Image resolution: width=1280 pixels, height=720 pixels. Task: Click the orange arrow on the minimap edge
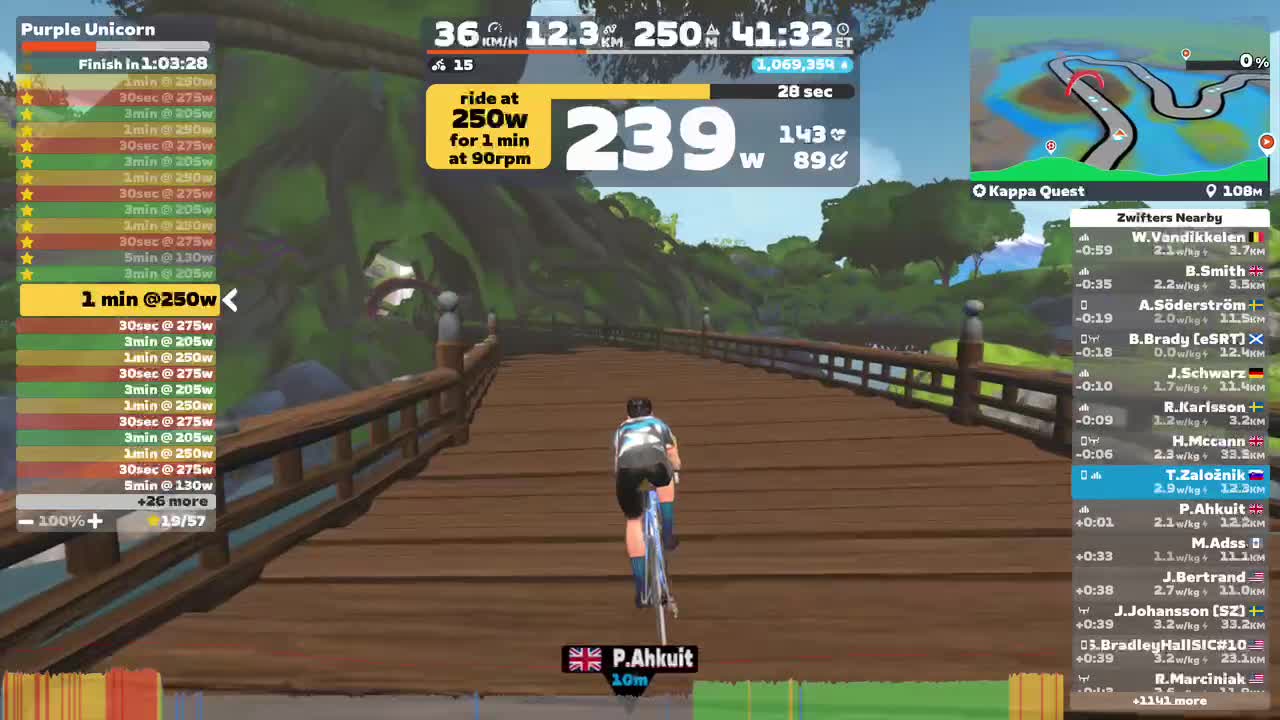click(1266, 142)
